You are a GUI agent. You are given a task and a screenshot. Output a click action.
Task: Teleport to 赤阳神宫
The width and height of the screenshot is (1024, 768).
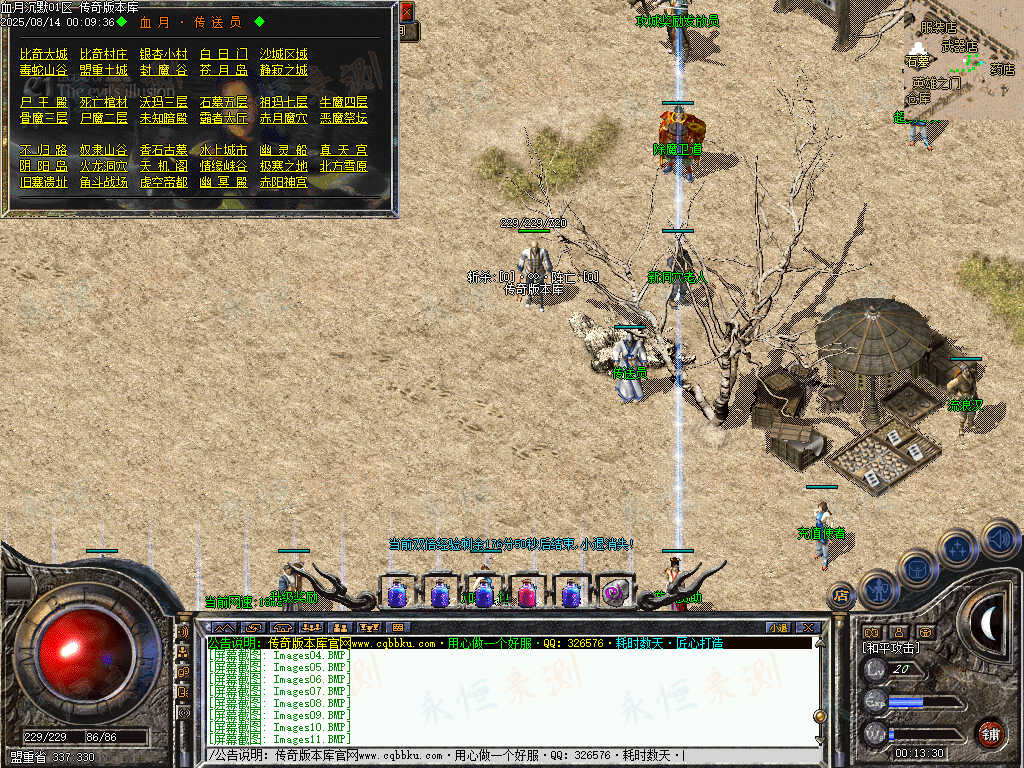(x=284, y=182)
